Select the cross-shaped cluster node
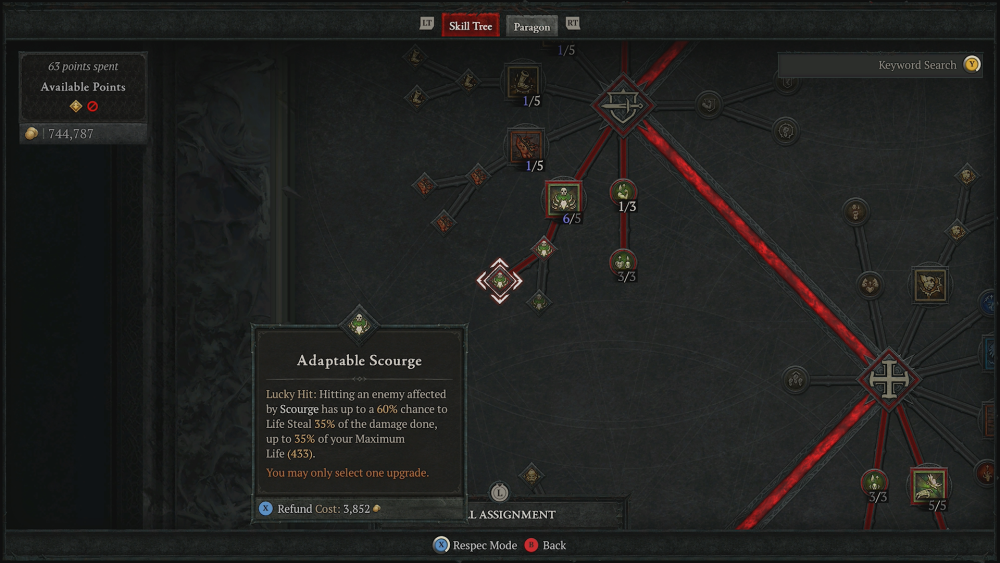Screen dimensions: 1000x563 [886, 379]
